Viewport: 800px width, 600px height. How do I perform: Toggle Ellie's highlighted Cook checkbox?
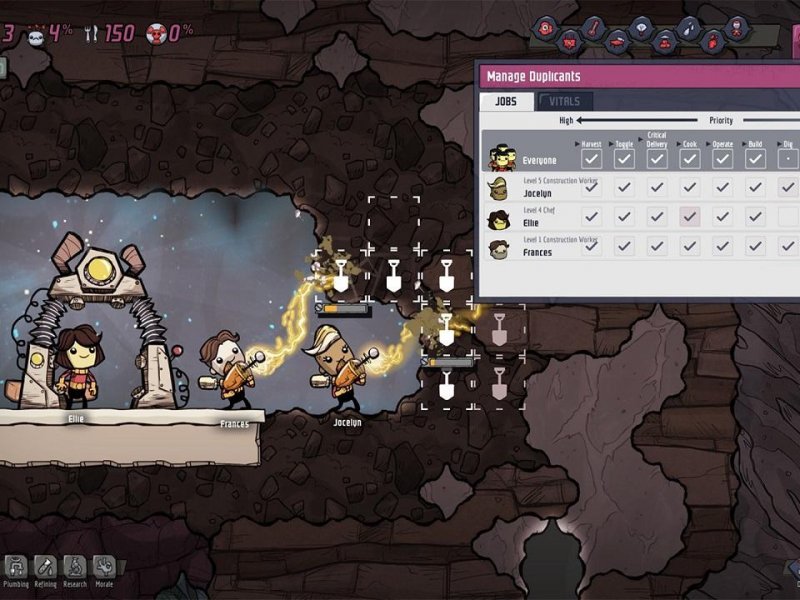point(690,217)
